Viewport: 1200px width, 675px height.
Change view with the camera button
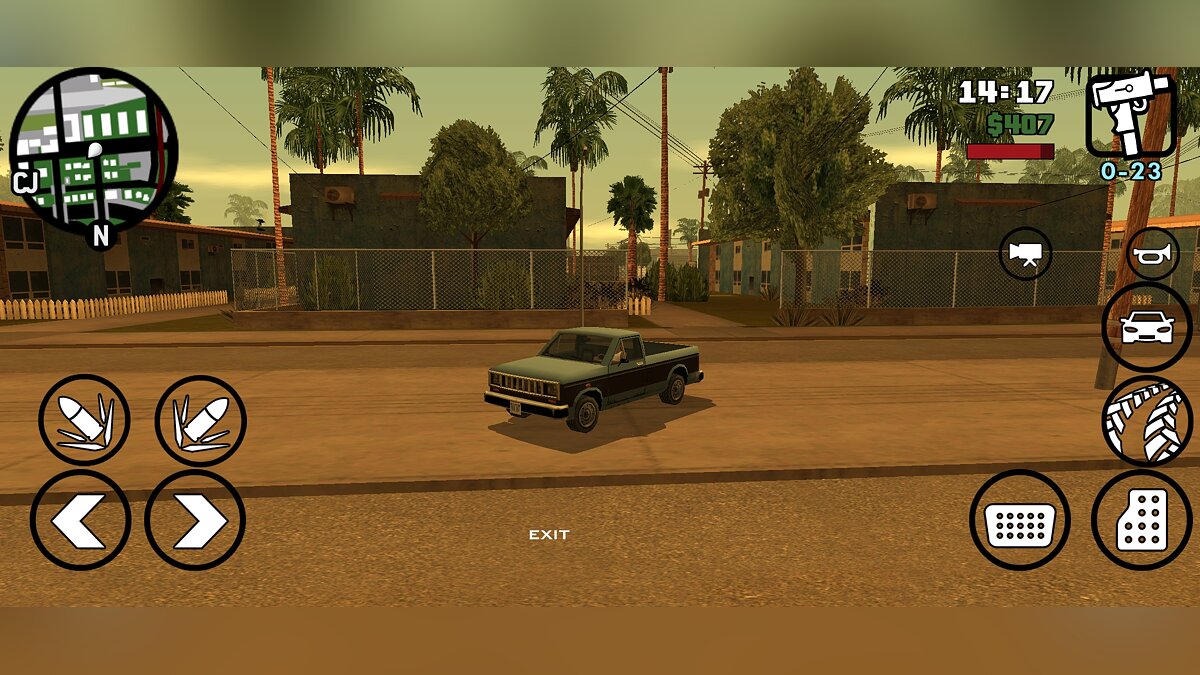pyautogui.click(x=1025, y=254)
